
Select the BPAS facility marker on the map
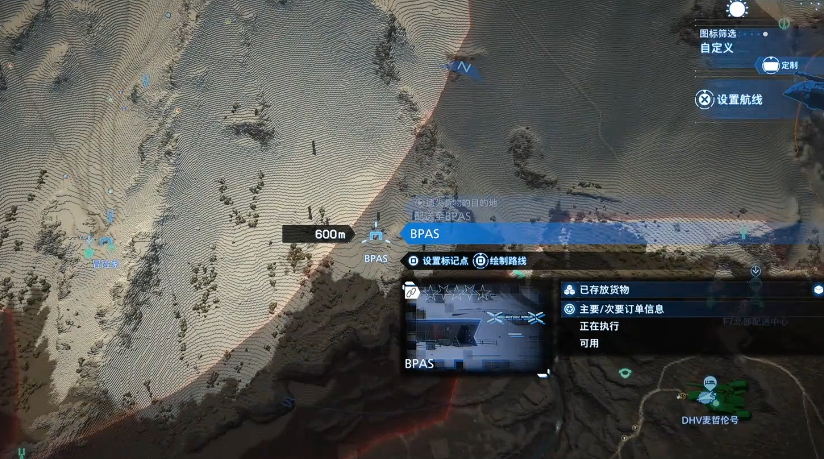375,237
